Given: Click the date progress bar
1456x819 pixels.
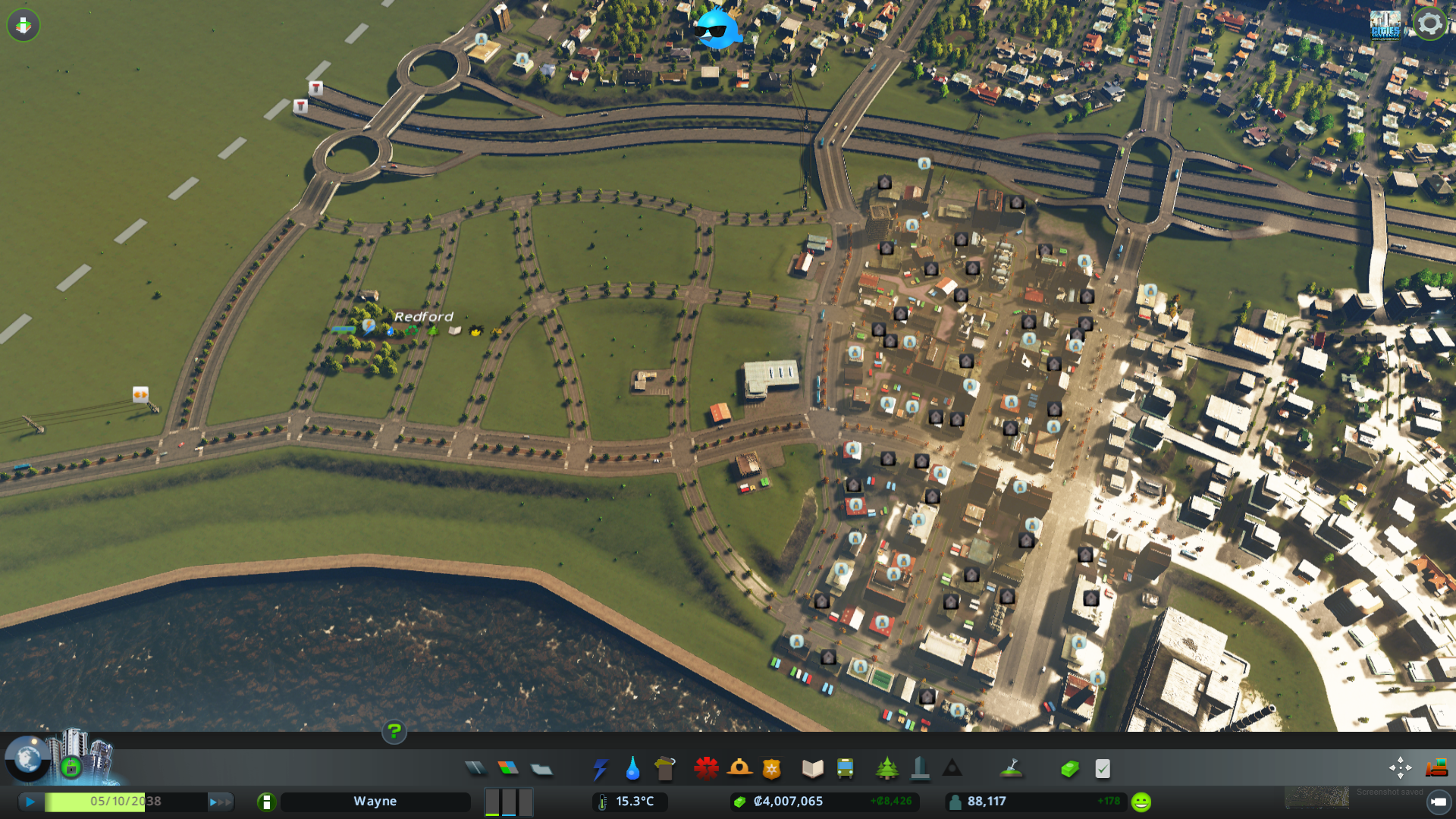Looking at the screenshot, I should click(x=124, y=801).
